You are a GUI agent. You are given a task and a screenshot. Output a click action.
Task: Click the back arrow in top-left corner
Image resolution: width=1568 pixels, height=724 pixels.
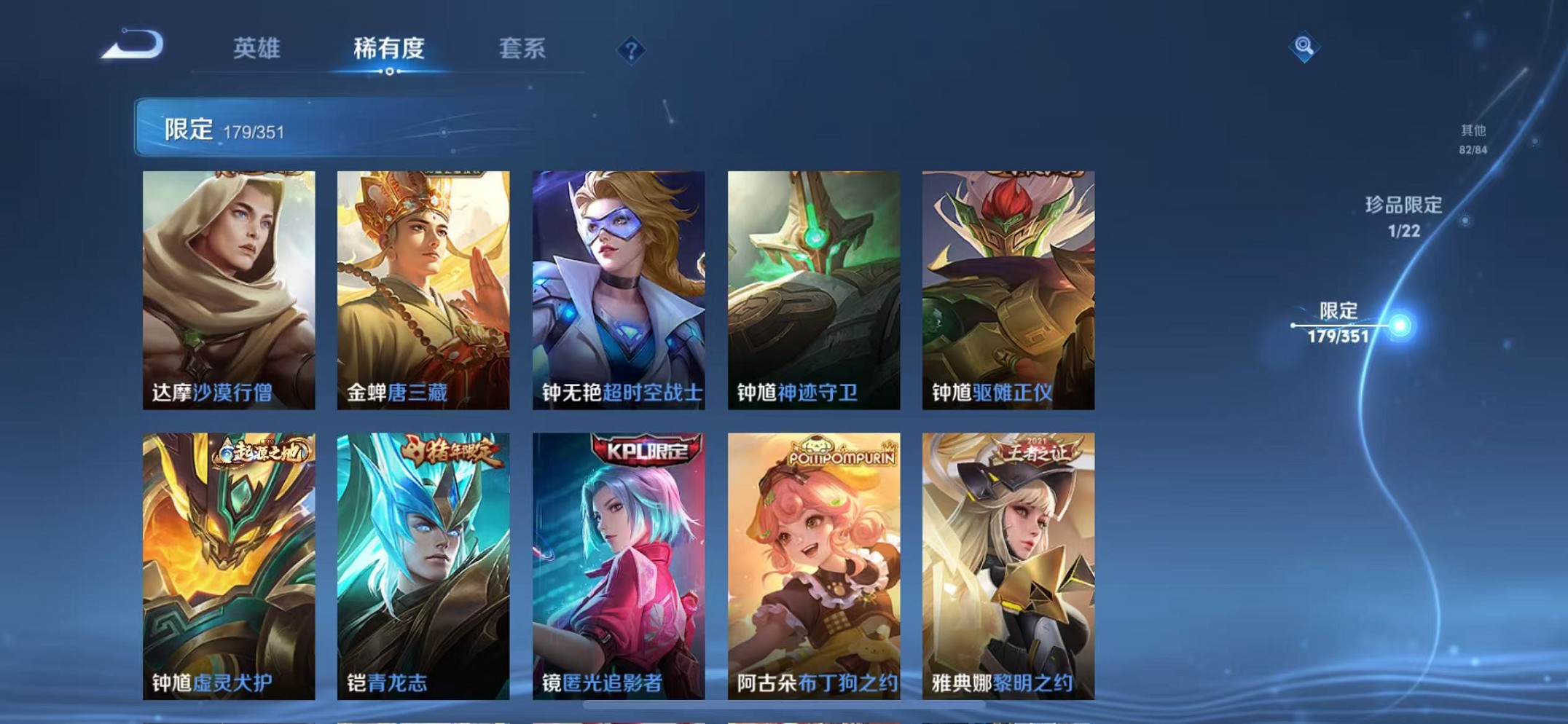pos(131,45)
